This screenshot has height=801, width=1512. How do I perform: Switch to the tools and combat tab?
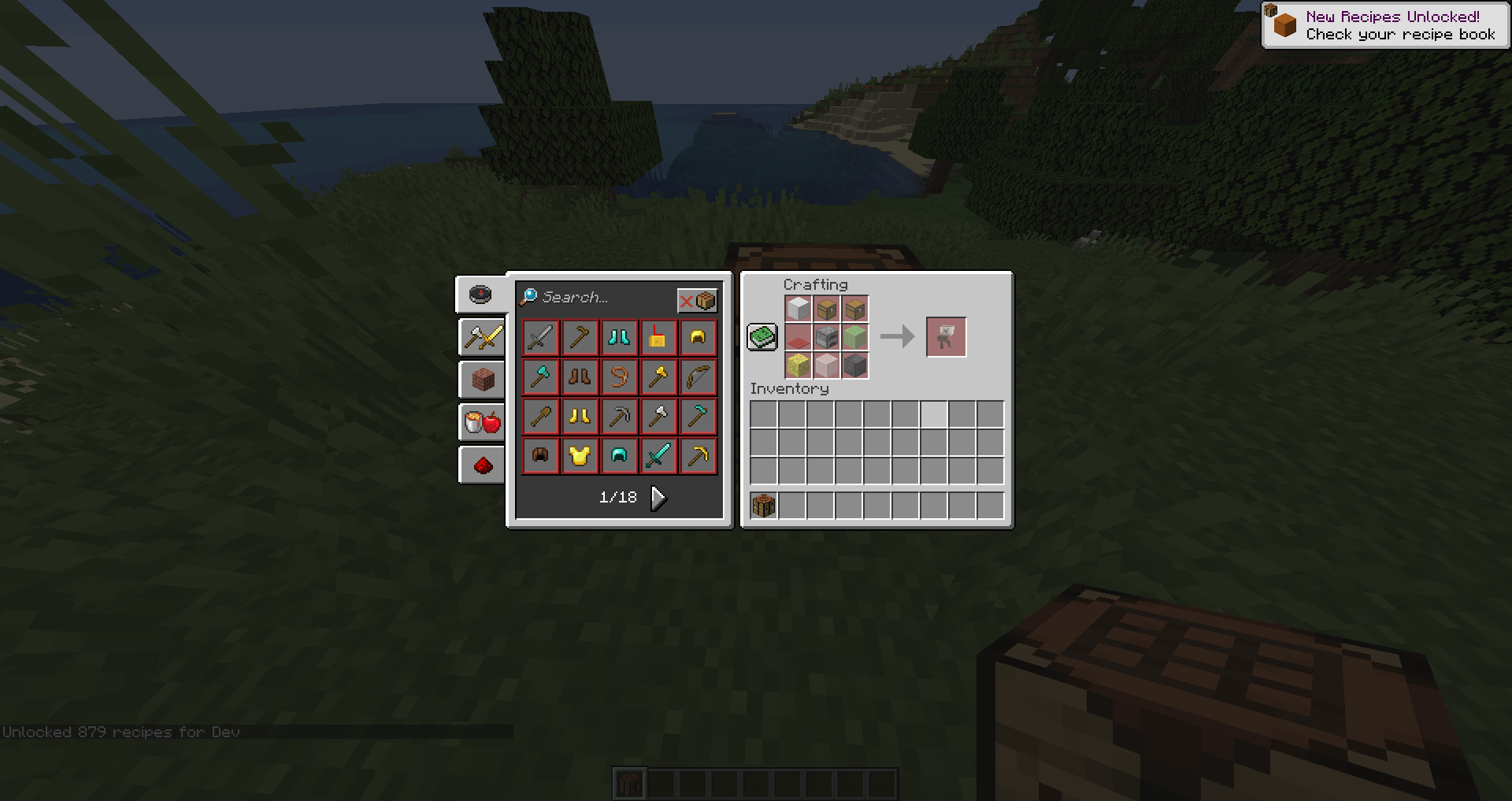[x=481, y=338]
